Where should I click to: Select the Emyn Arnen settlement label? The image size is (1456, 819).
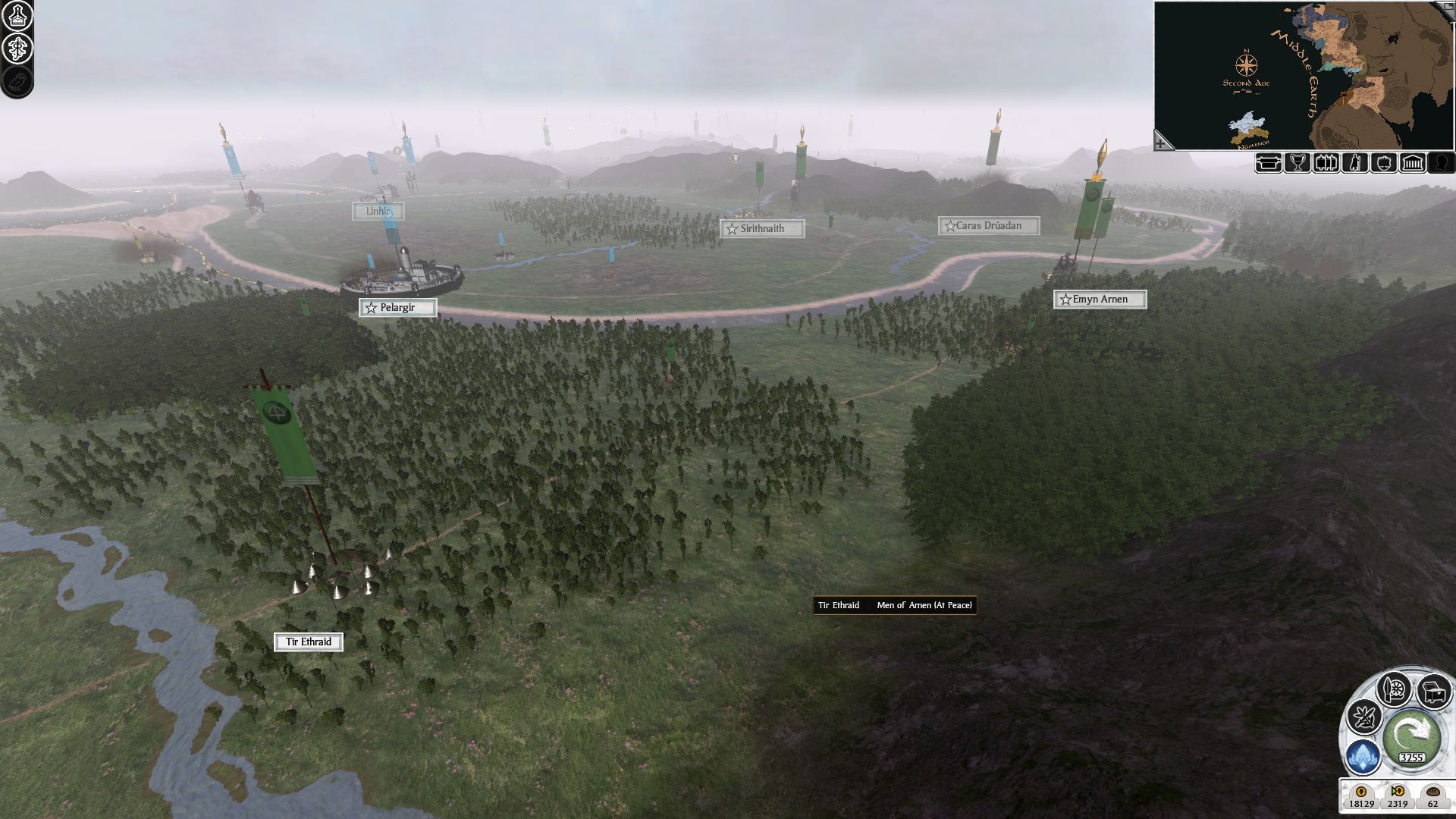tap(1100, 300)
